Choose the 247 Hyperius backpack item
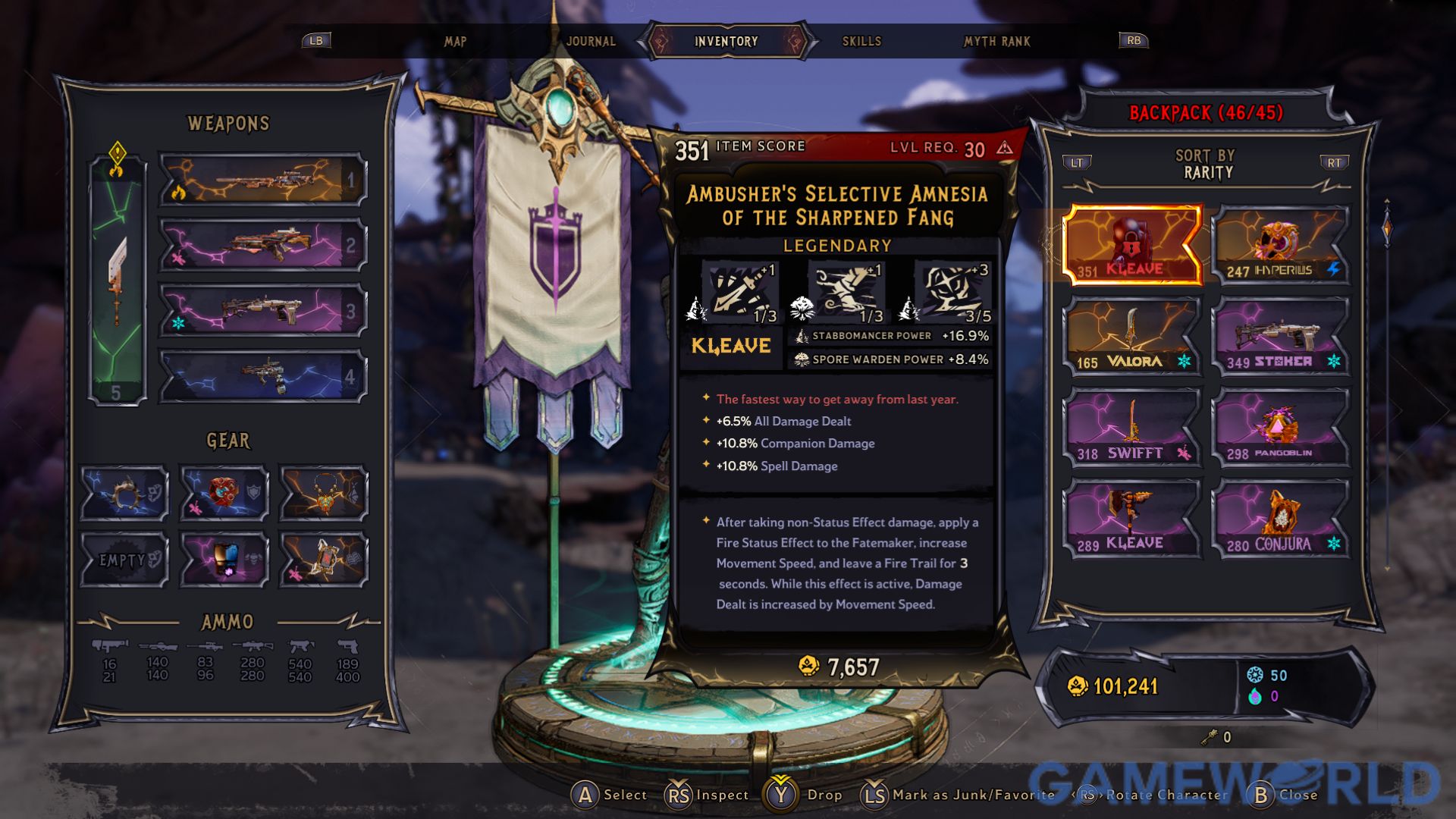 (1280, 245)
